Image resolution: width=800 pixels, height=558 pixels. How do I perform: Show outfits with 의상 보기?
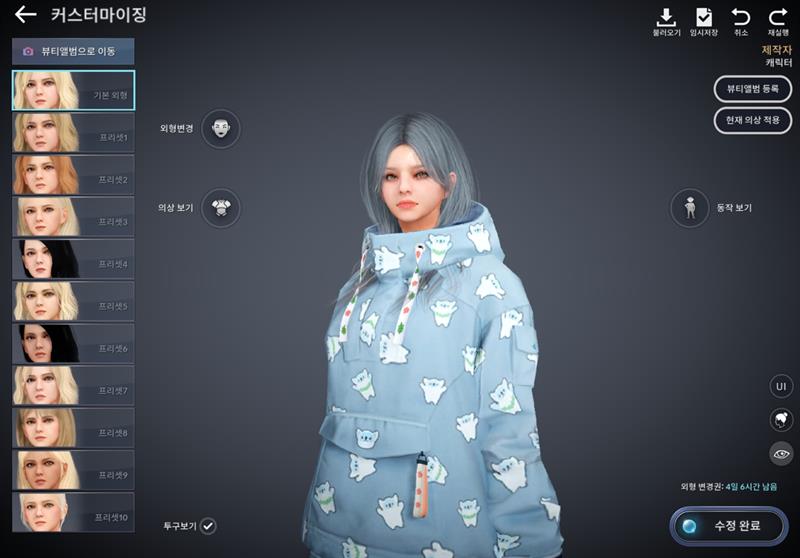pos(220,207)
